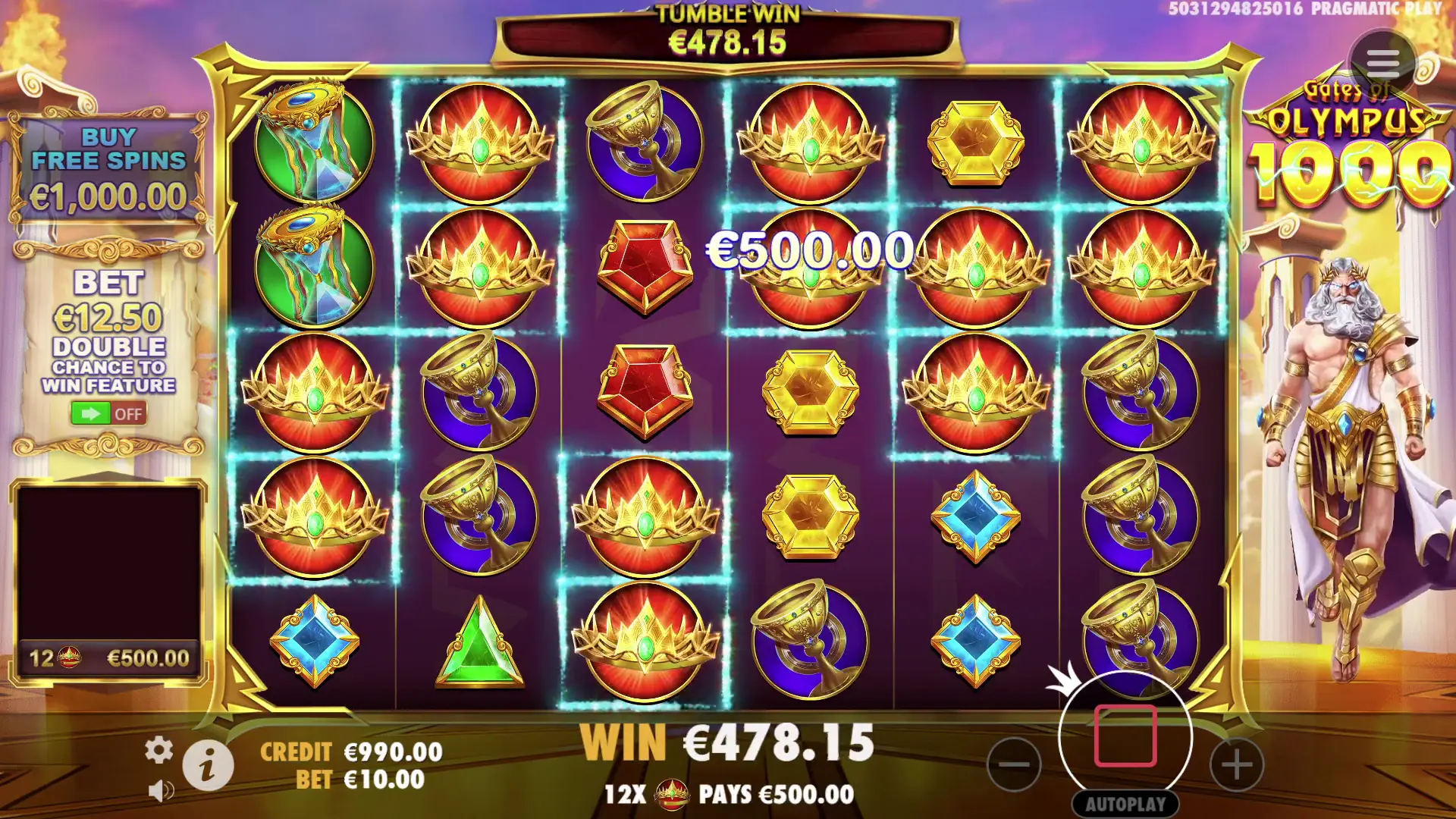Buy Free Spins for €1,000.00
This screenshot has width=1456, height=819.
(x=108, y=168)
